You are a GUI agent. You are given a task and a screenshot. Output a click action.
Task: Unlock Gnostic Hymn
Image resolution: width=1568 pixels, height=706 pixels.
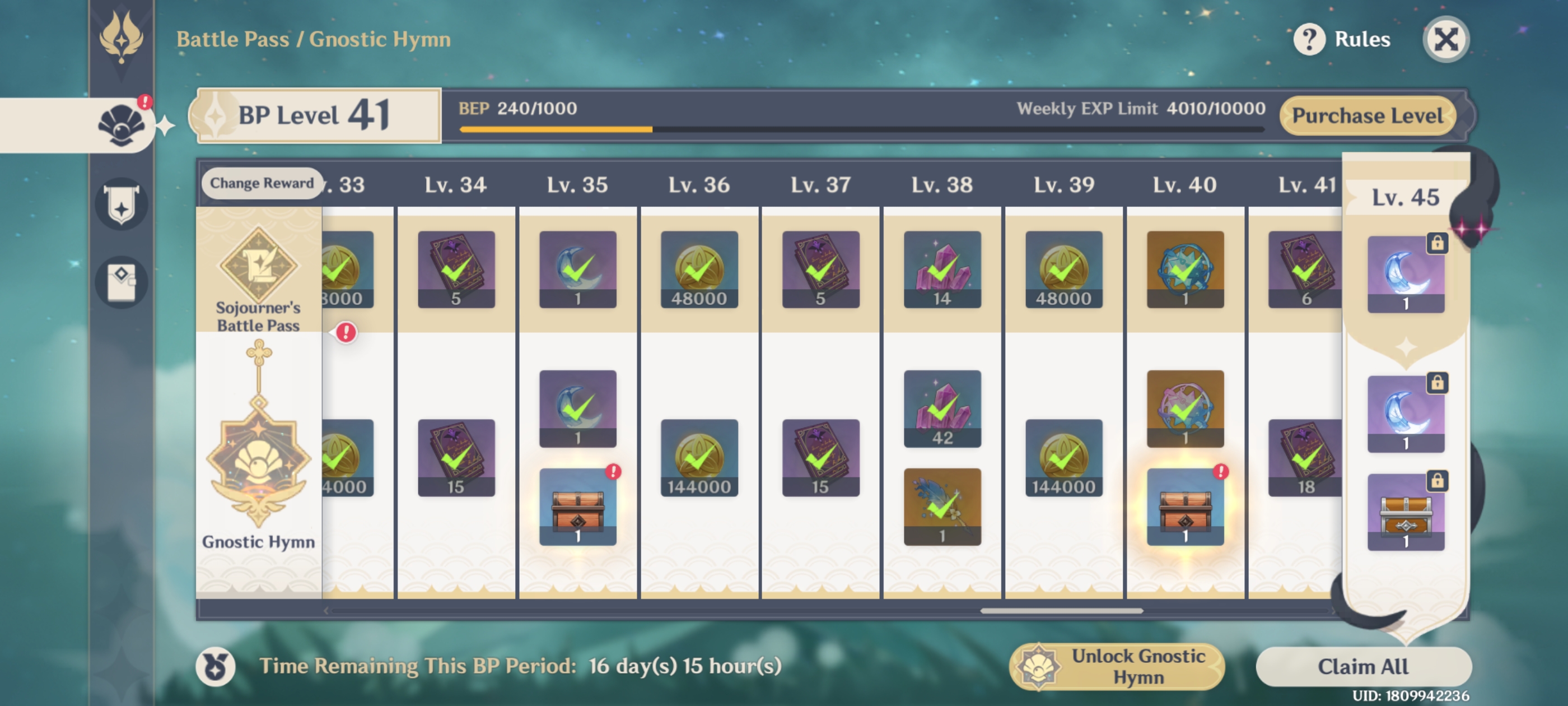pos(1118,666)
